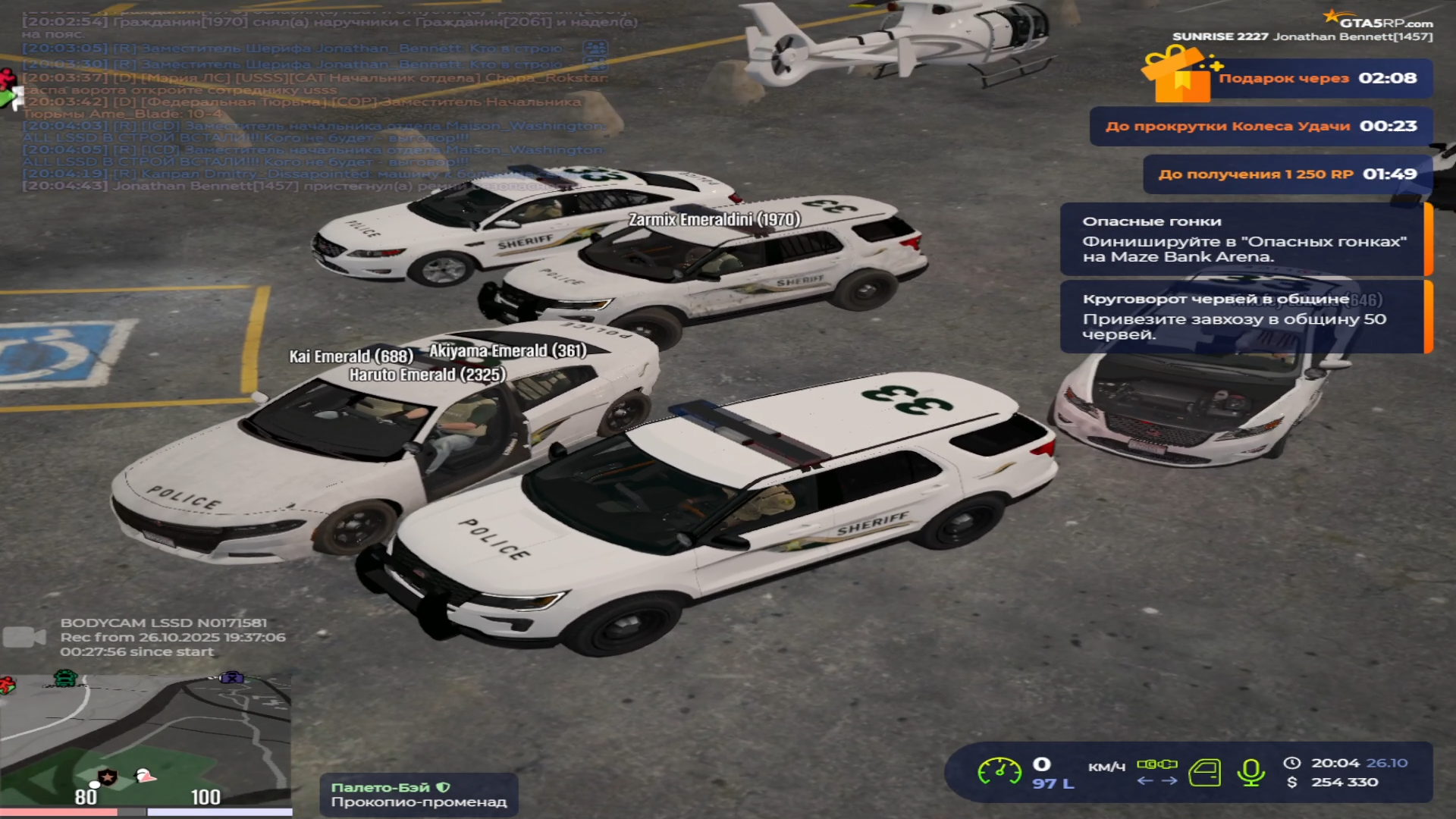The image size is (1456, 819).
Task: Select the 1 250 RP reward timer banner
Action: tap(1287, 174)
